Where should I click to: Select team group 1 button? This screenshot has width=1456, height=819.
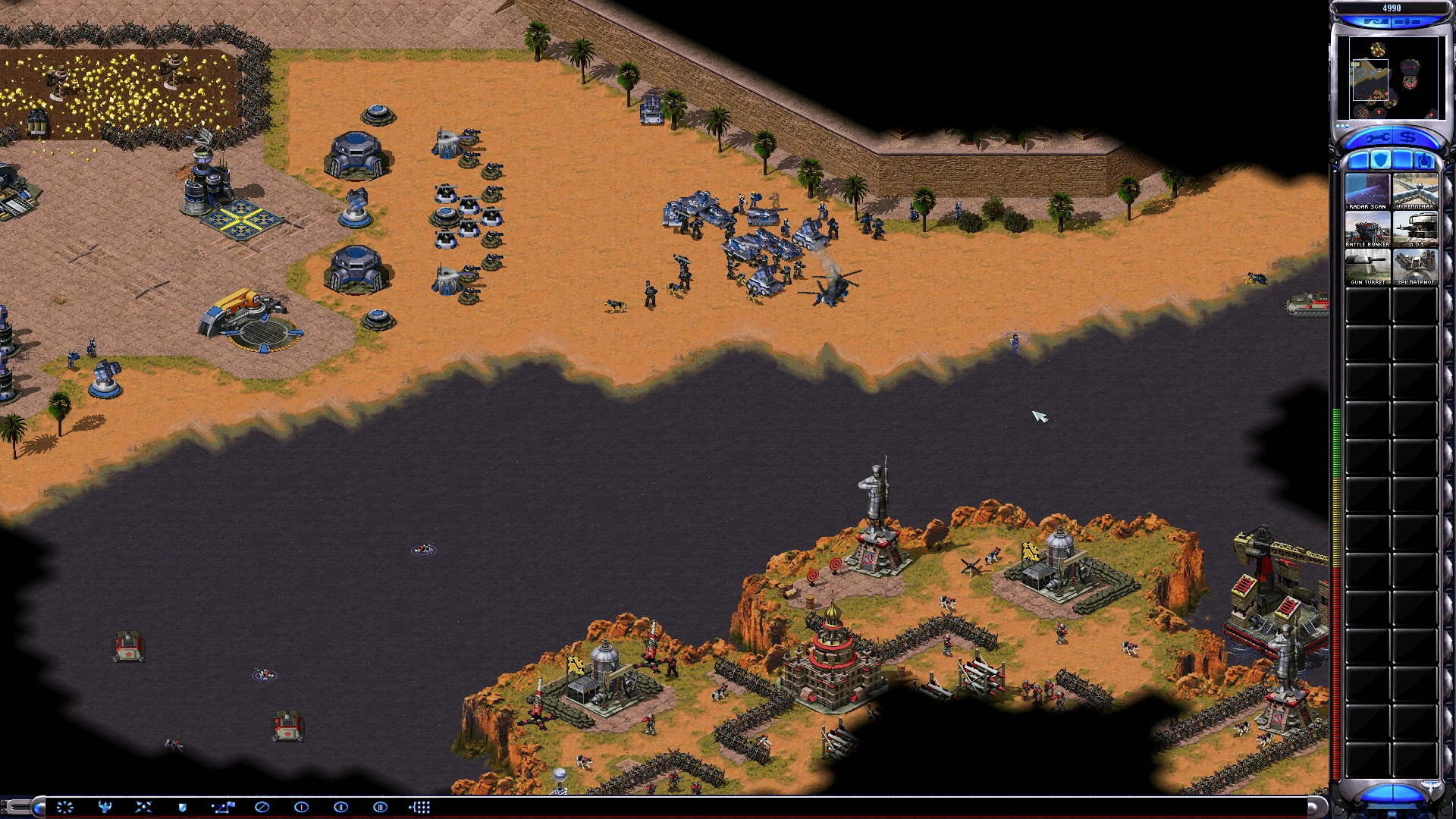[x=301, y=808]
